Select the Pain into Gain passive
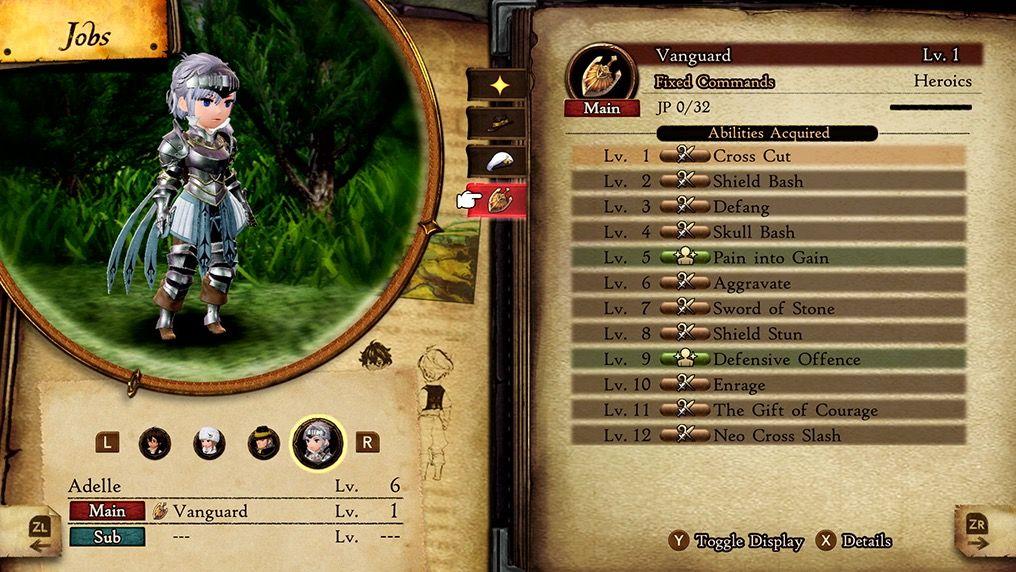Viewport: 1016px width, 572px height. [768, 257]
